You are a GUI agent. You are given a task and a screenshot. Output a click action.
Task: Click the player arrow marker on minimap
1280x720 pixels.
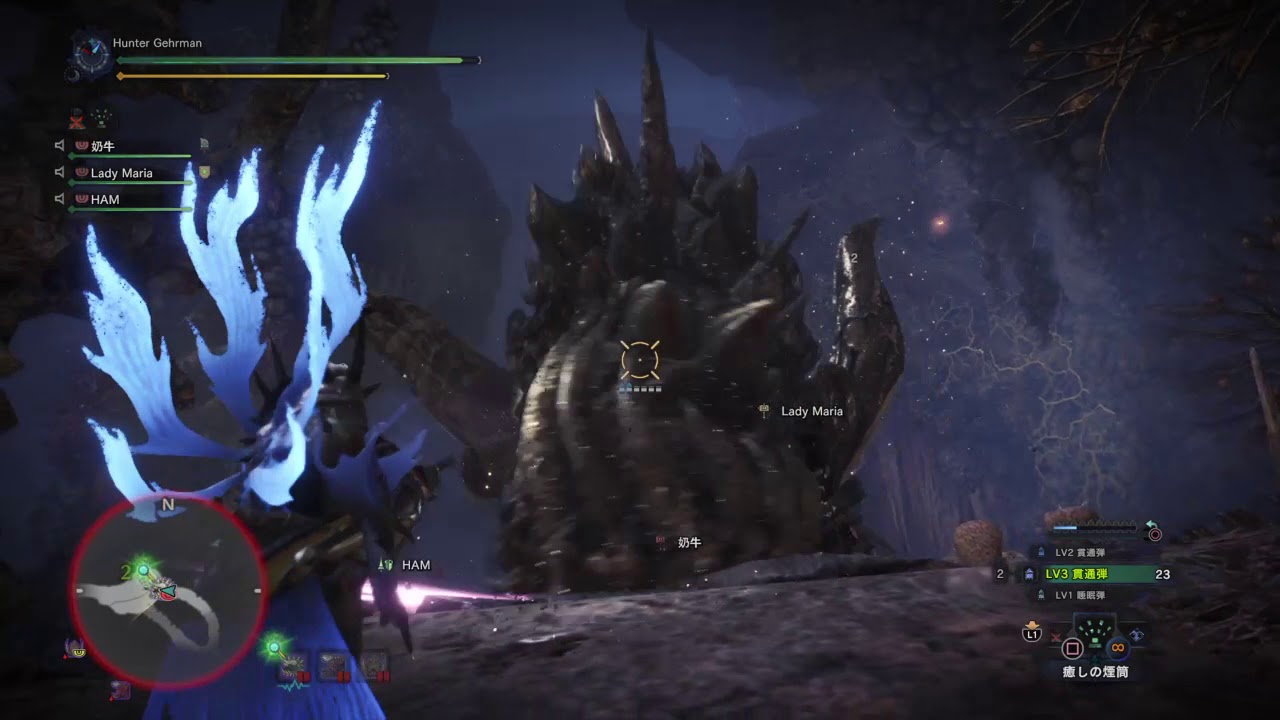click(165, 590)
